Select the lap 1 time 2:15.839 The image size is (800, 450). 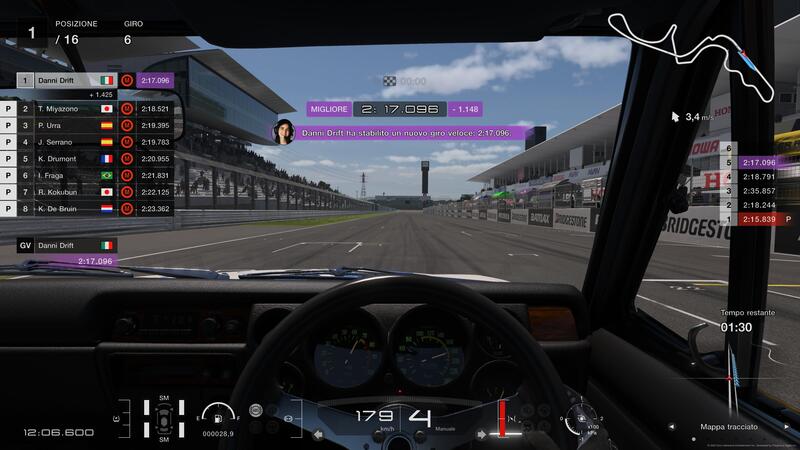pos(759,218)
